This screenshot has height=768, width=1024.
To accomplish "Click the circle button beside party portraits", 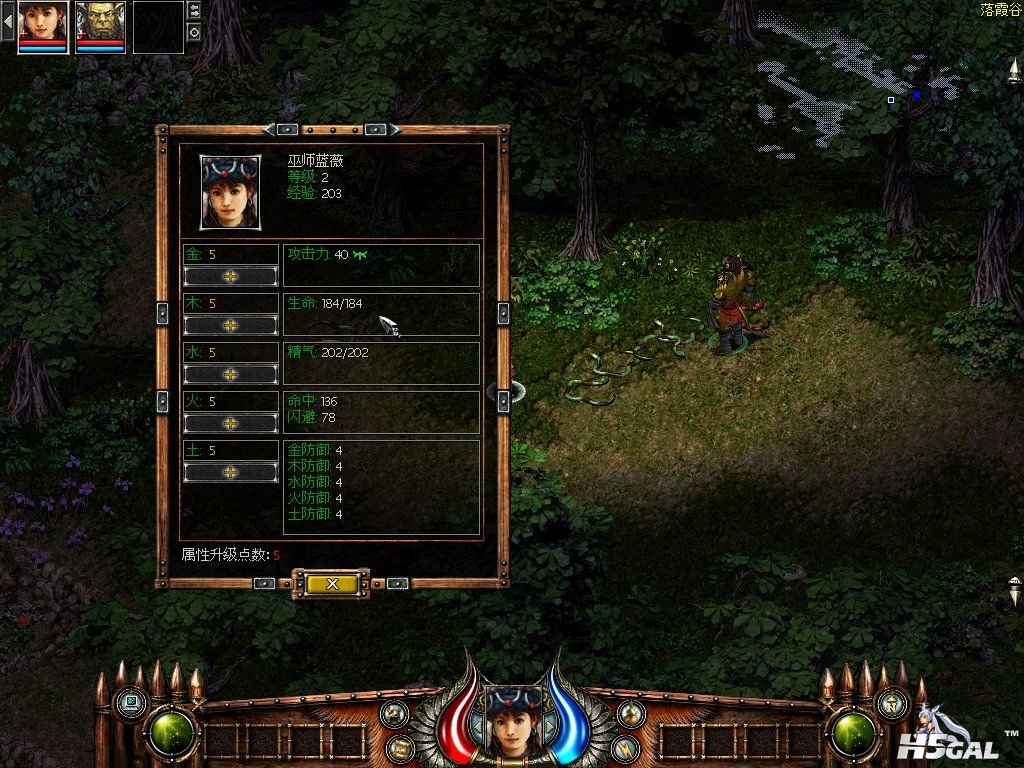I will coord(194,32).
